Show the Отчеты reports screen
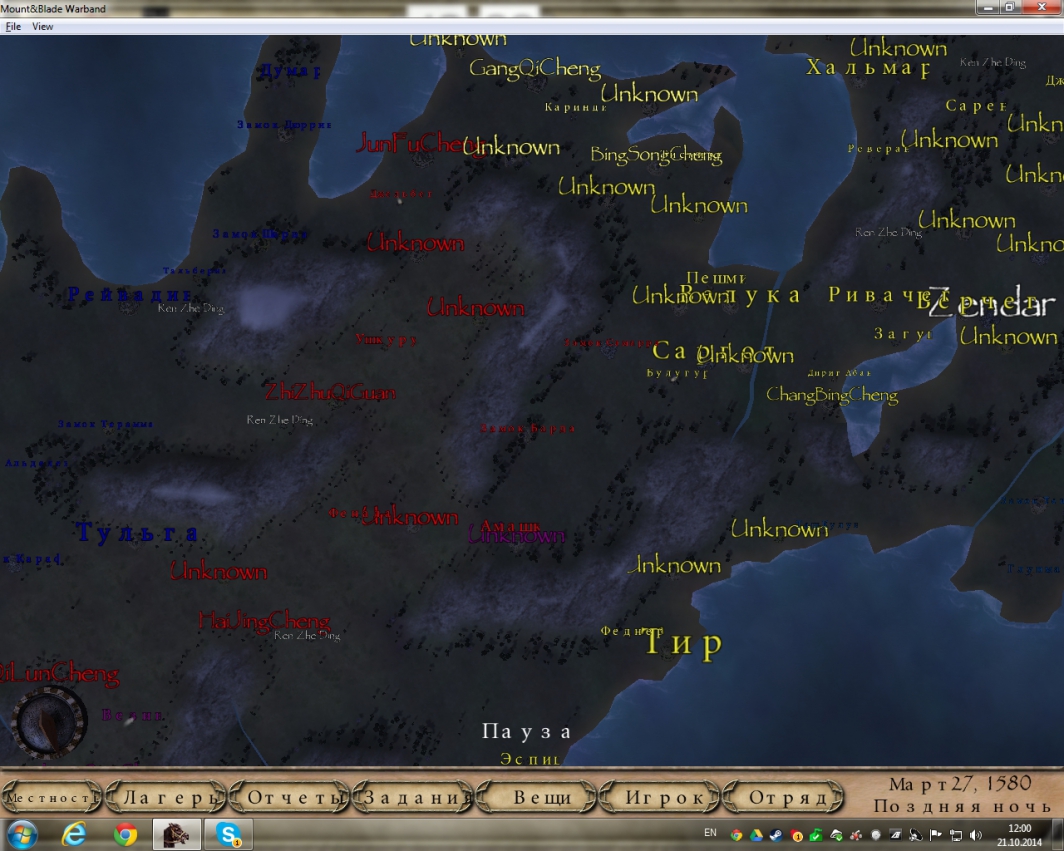The image size is (1064, 851). coord(290,798)
